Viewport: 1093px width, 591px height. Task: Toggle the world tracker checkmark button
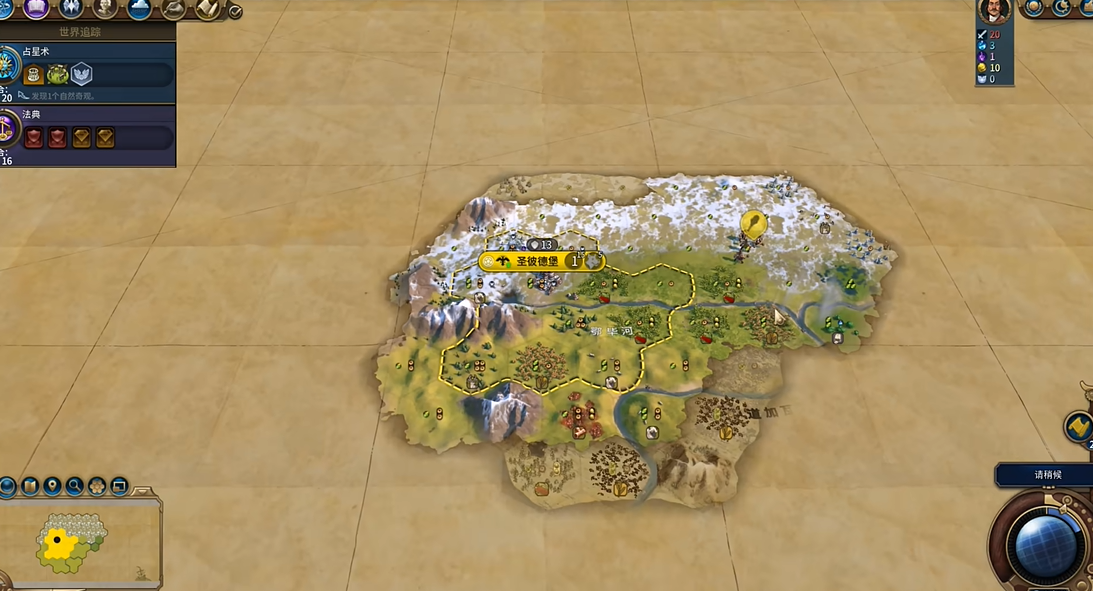tap(235, 12)
